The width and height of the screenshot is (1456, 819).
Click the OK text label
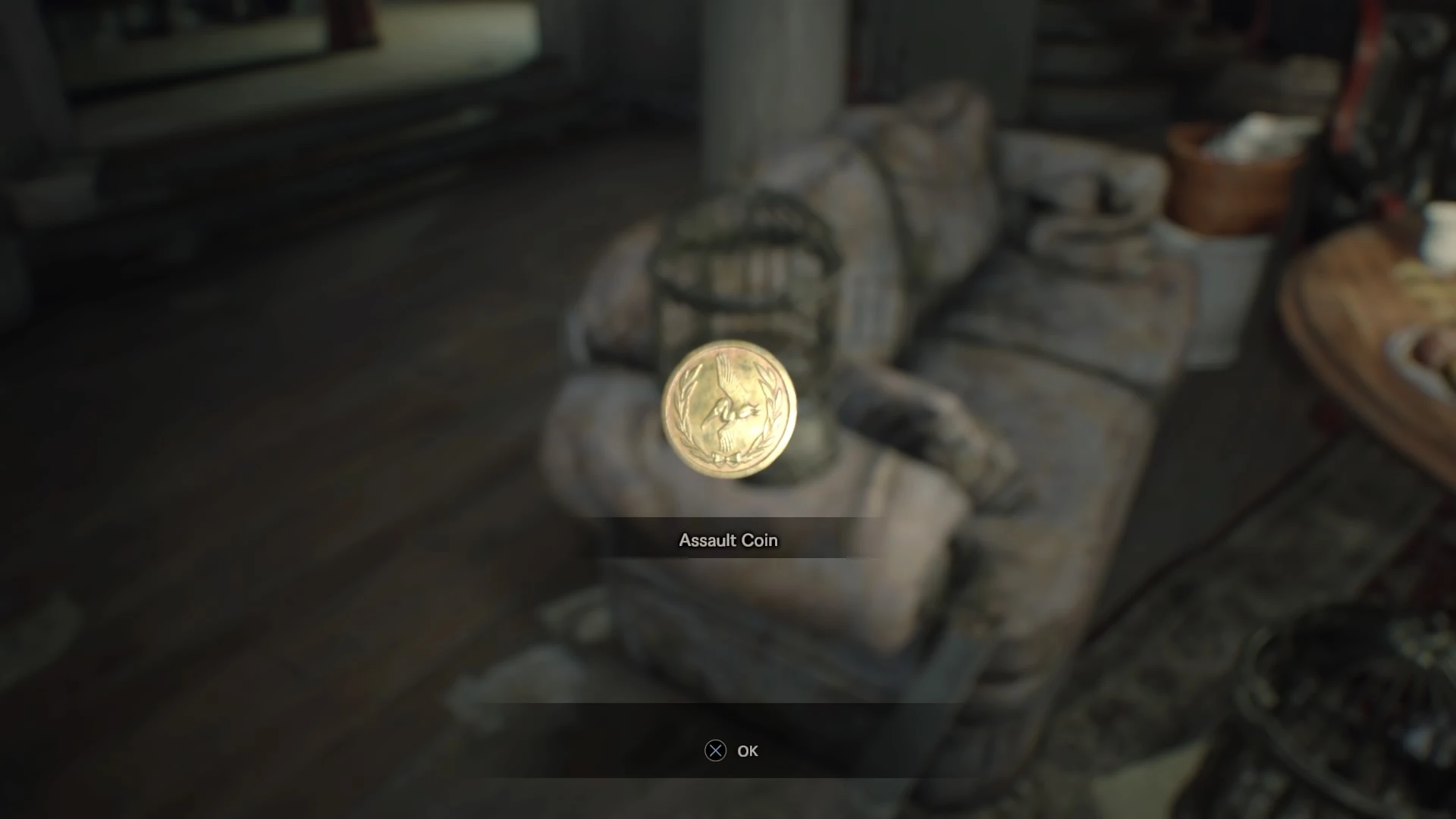(748, 751)
